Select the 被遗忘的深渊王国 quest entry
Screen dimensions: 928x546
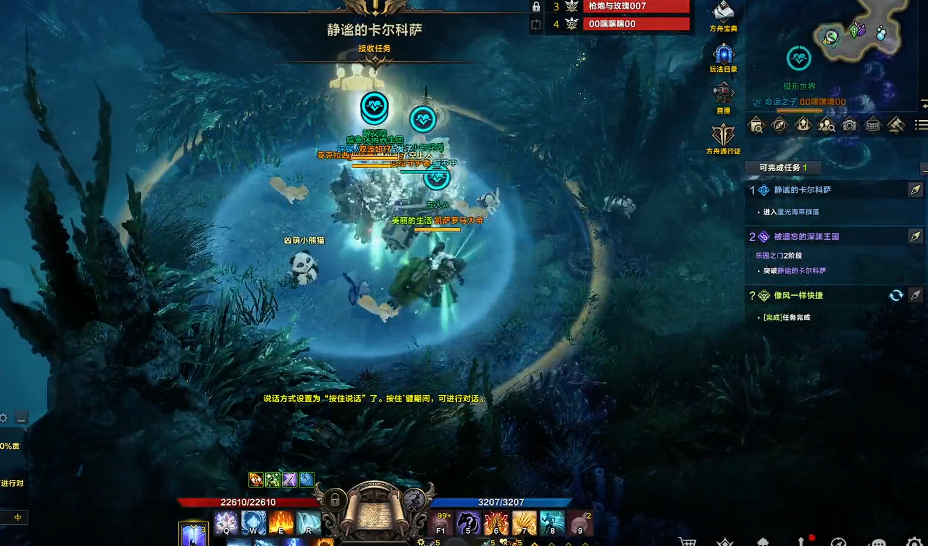tap(806, 237)
